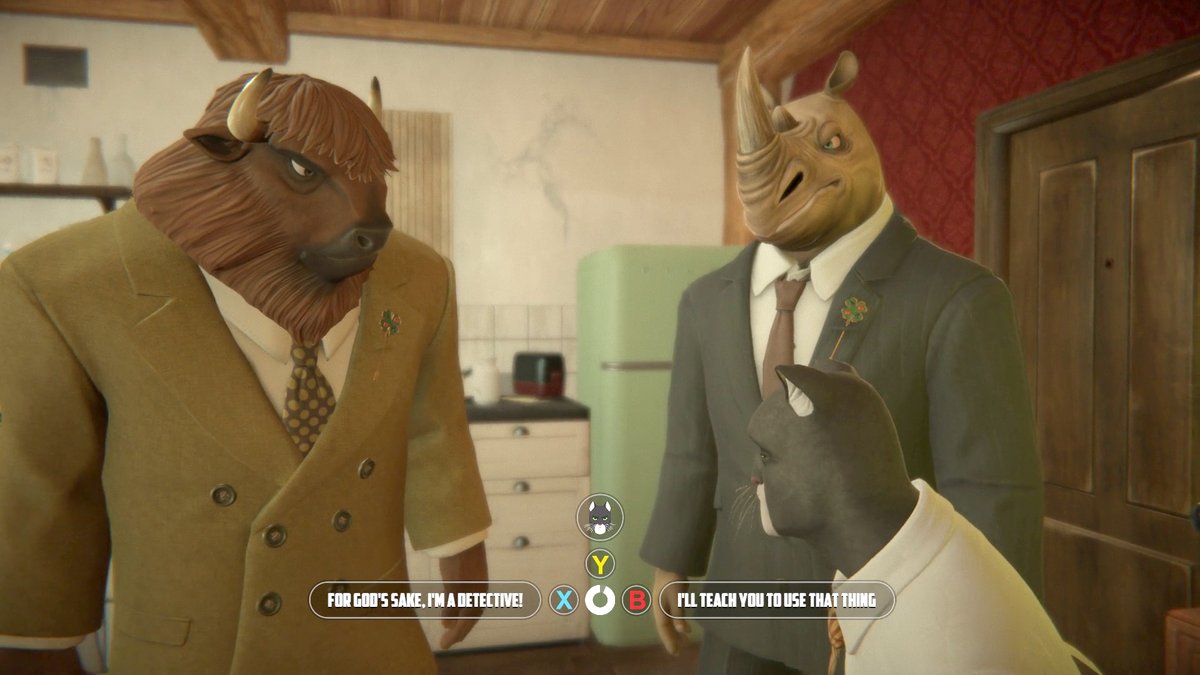
Task: Select "I'll teach you to use that thing"
Action: [776, 600]
